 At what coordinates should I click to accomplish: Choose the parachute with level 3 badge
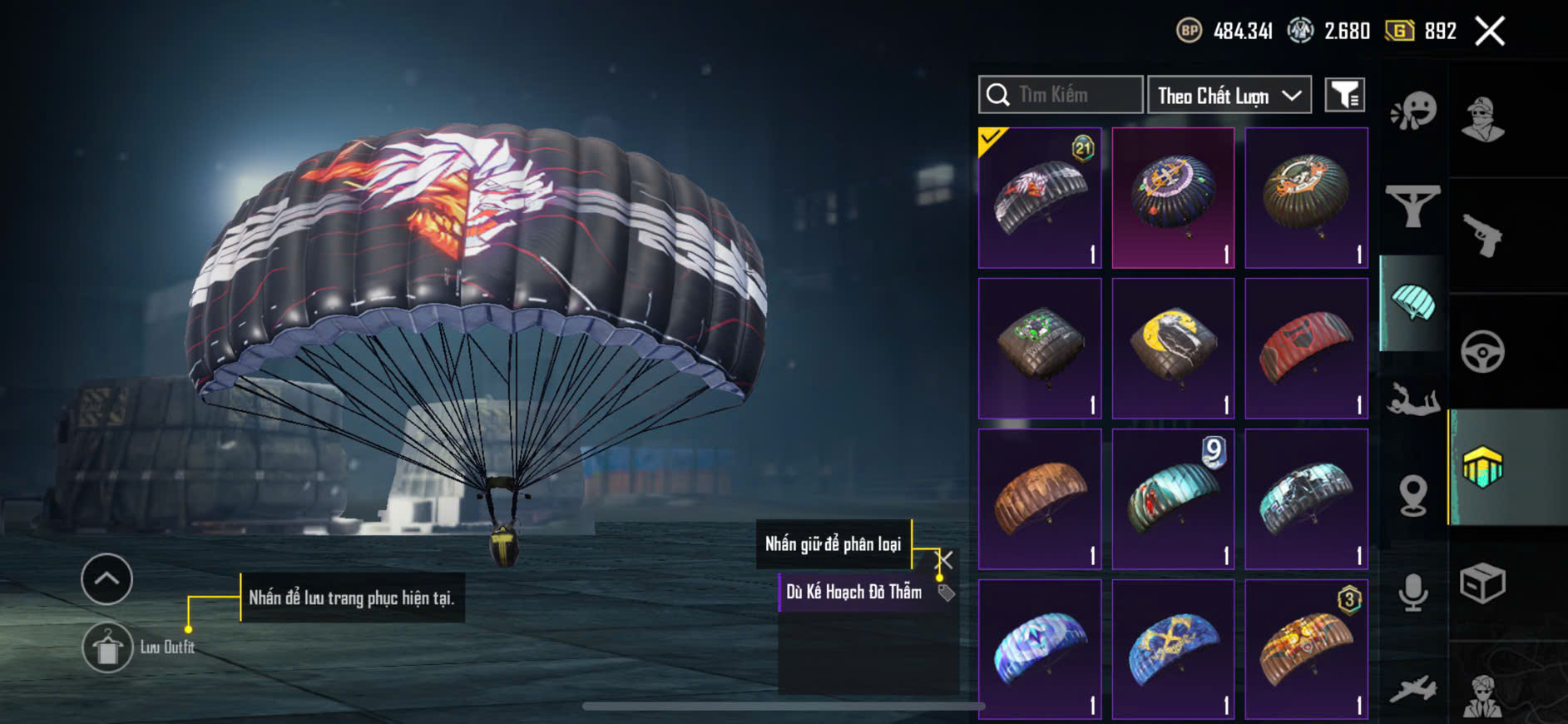pyautogui.click(x=1306, y=650)
